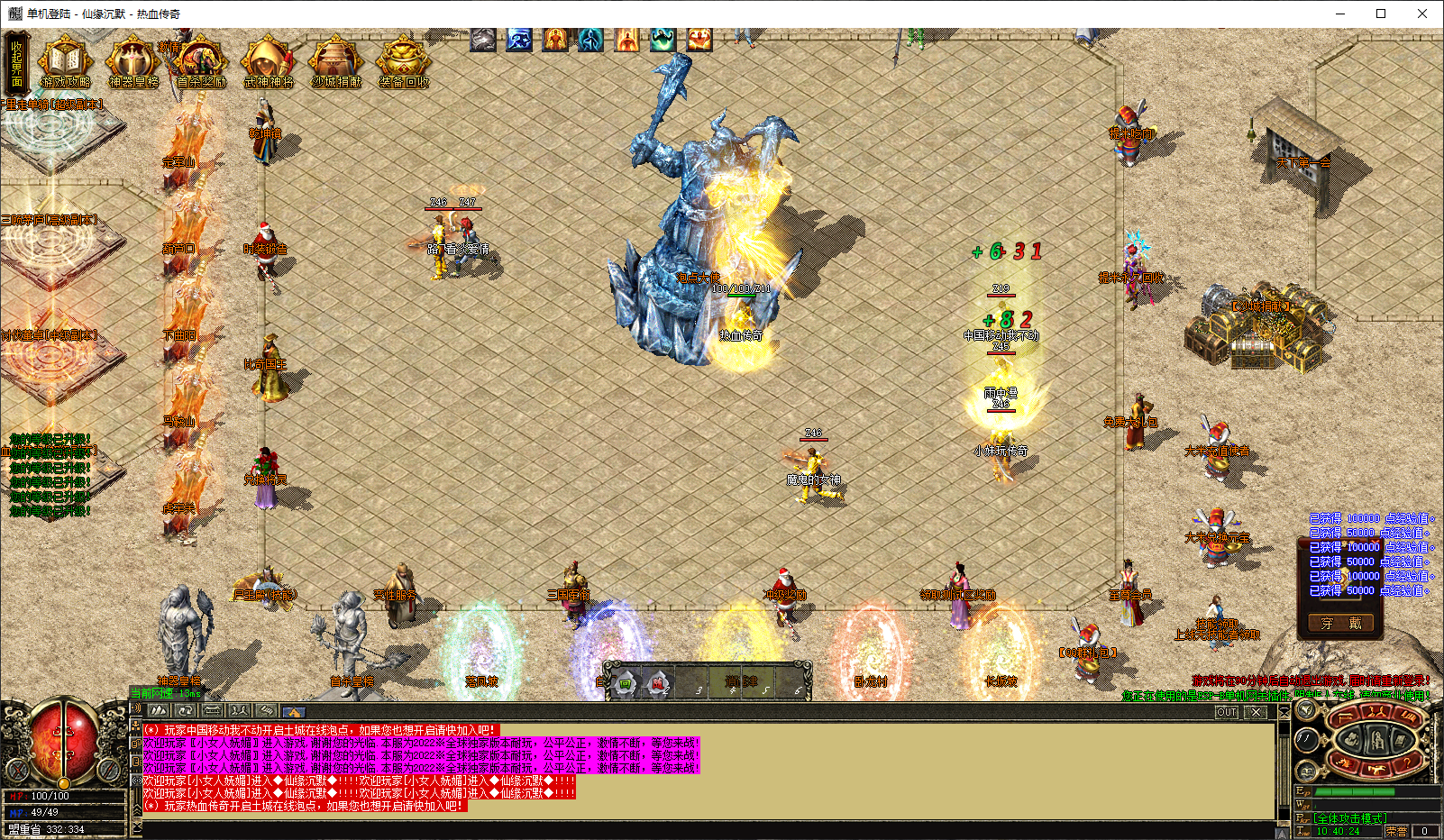
Task: Click the 荣誉 honor button
Action: point(1395,831)
